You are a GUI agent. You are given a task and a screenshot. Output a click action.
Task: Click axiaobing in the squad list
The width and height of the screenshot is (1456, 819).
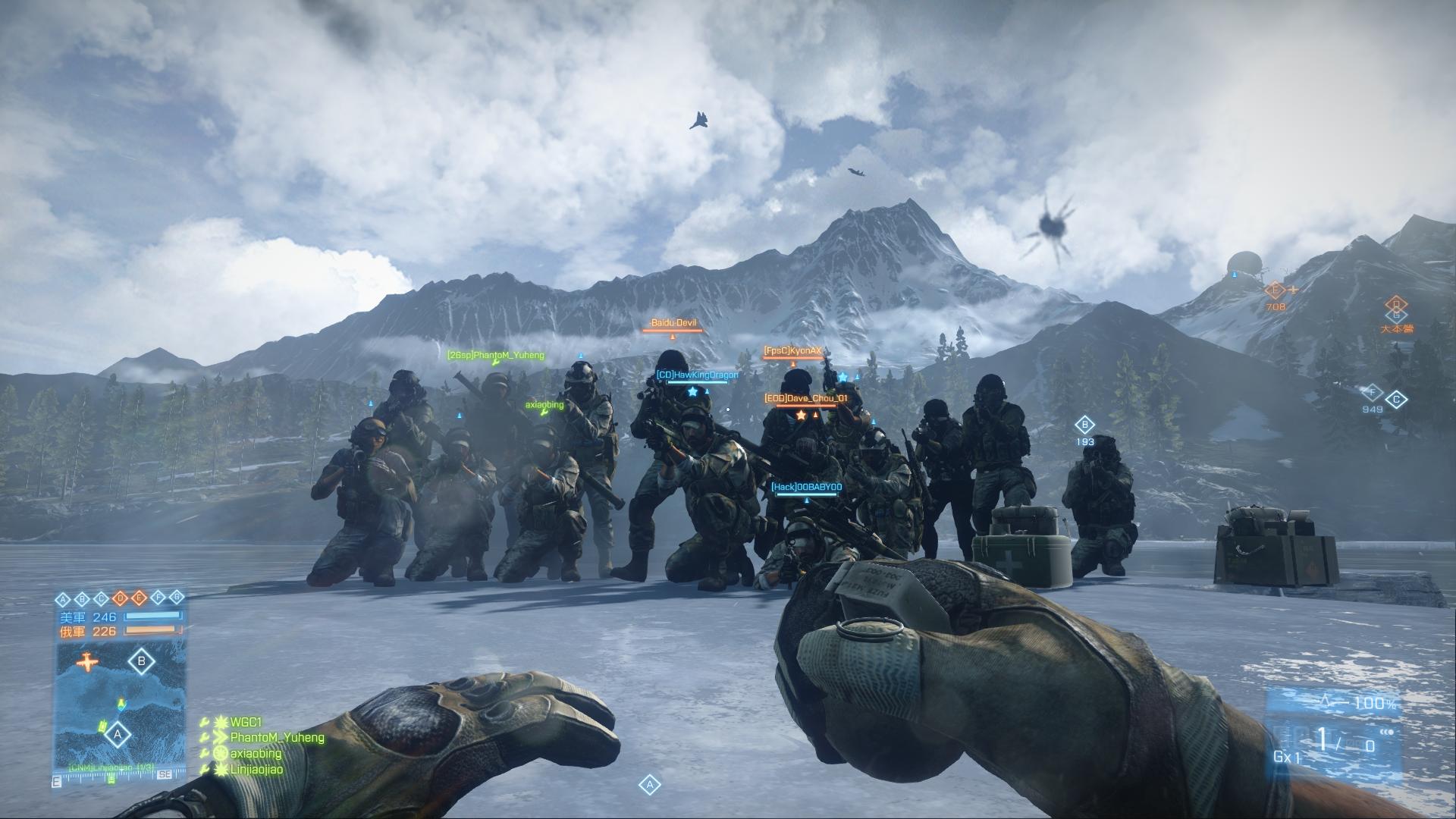(x=256, y=753)
